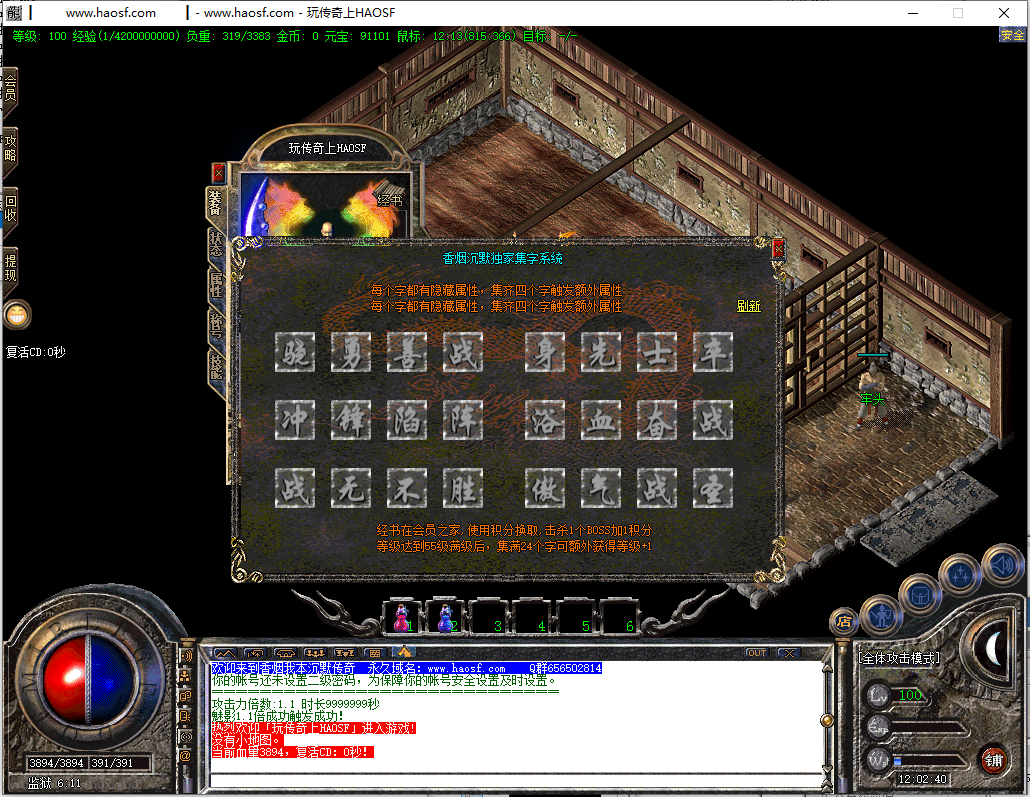Open the 回收 recycle side button
Viewport: 1030px width, 797px height.
click(x=10, y=207)
